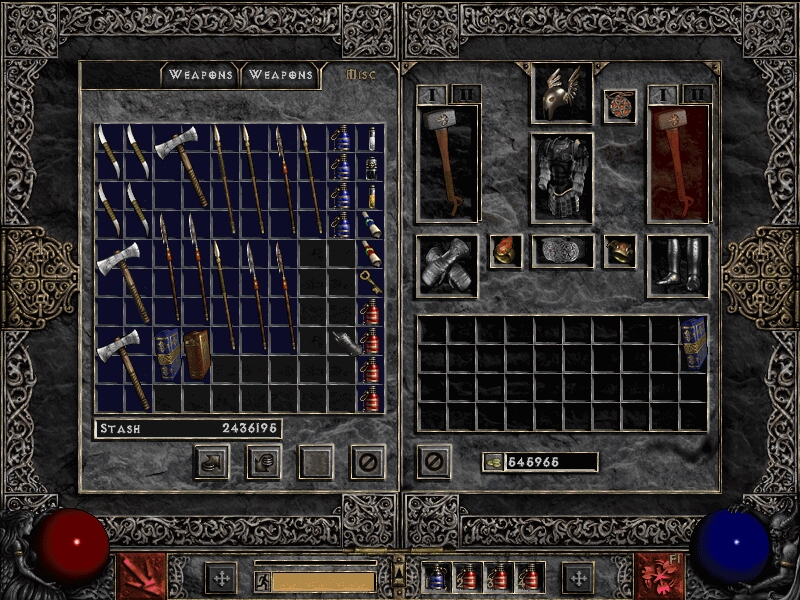Image resolution: width=800 pixels, height=600 pixels.
Task: Select the gauntlet item in the stash
Action: coord(343,343)
